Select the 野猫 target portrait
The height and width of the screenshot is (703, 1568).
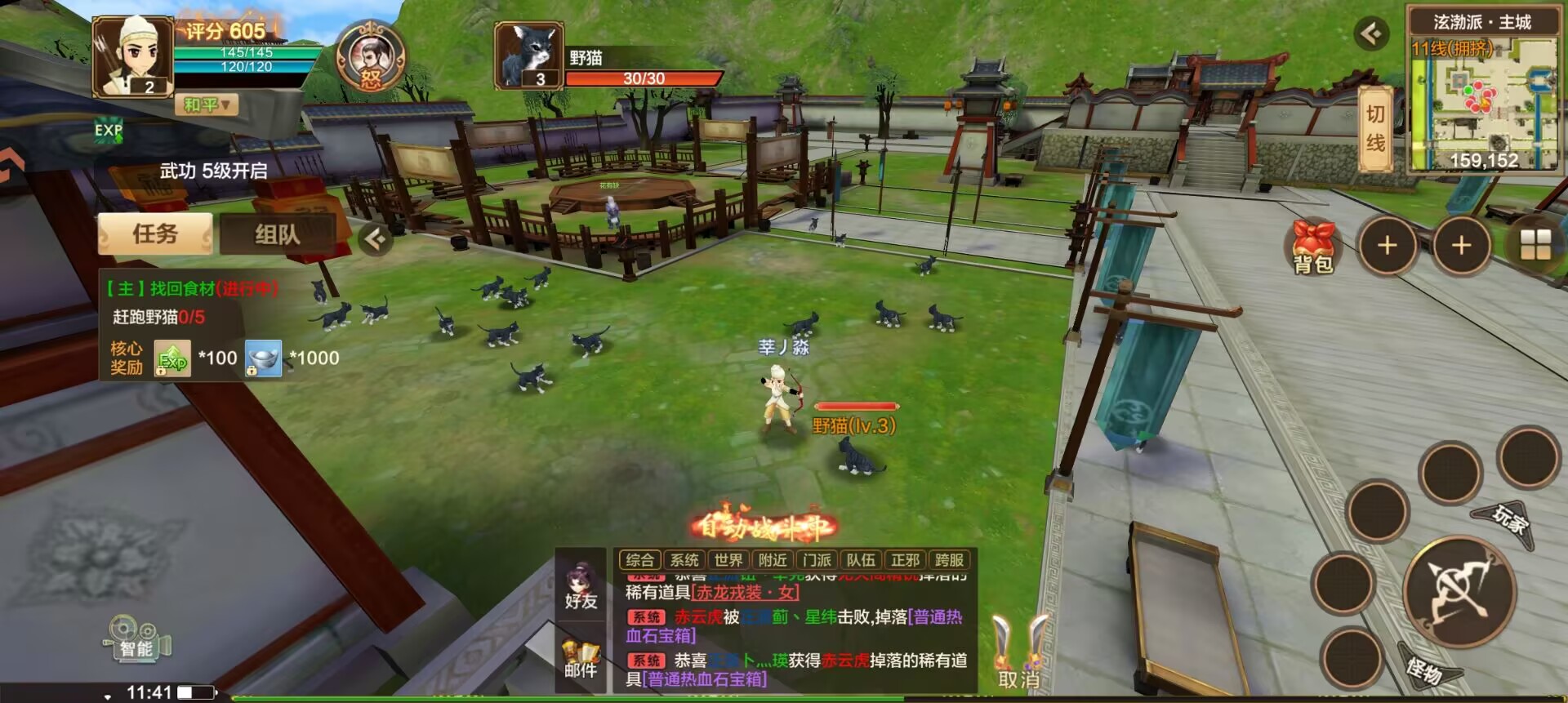tap(529, 56)
